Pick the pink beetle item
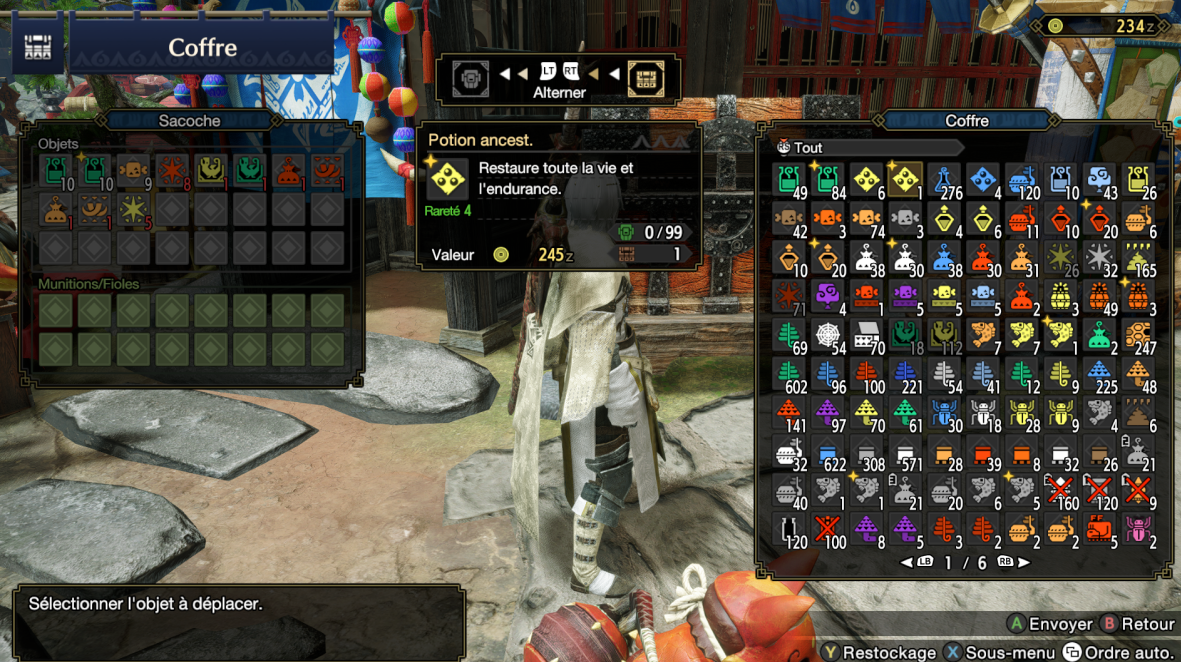 1137,529
